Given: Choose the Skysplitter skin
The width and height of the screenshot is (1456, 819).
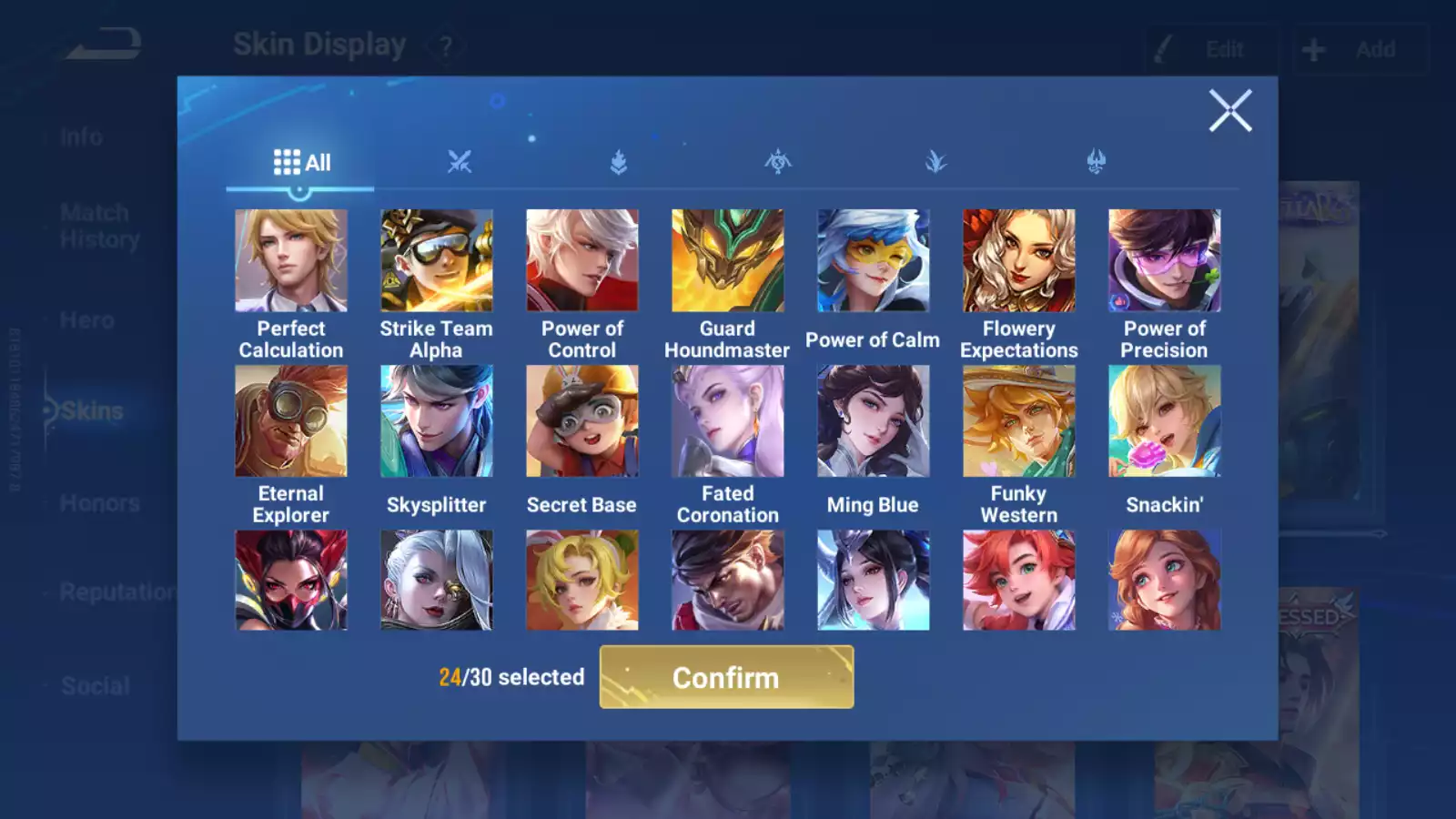Looking at the screenshot, I should pos(437,421).
